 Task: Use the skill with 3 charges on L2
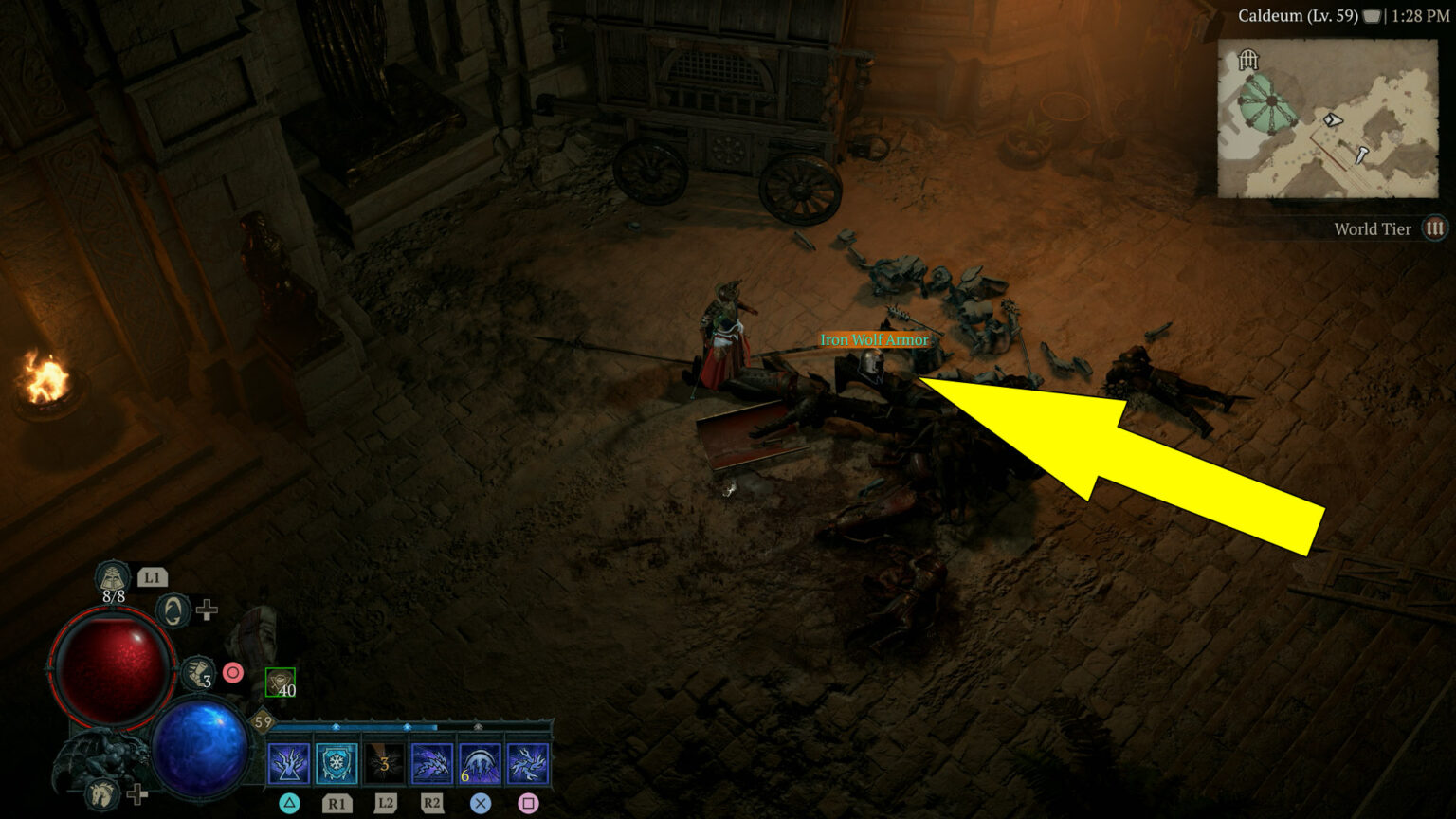pos(385,764)
